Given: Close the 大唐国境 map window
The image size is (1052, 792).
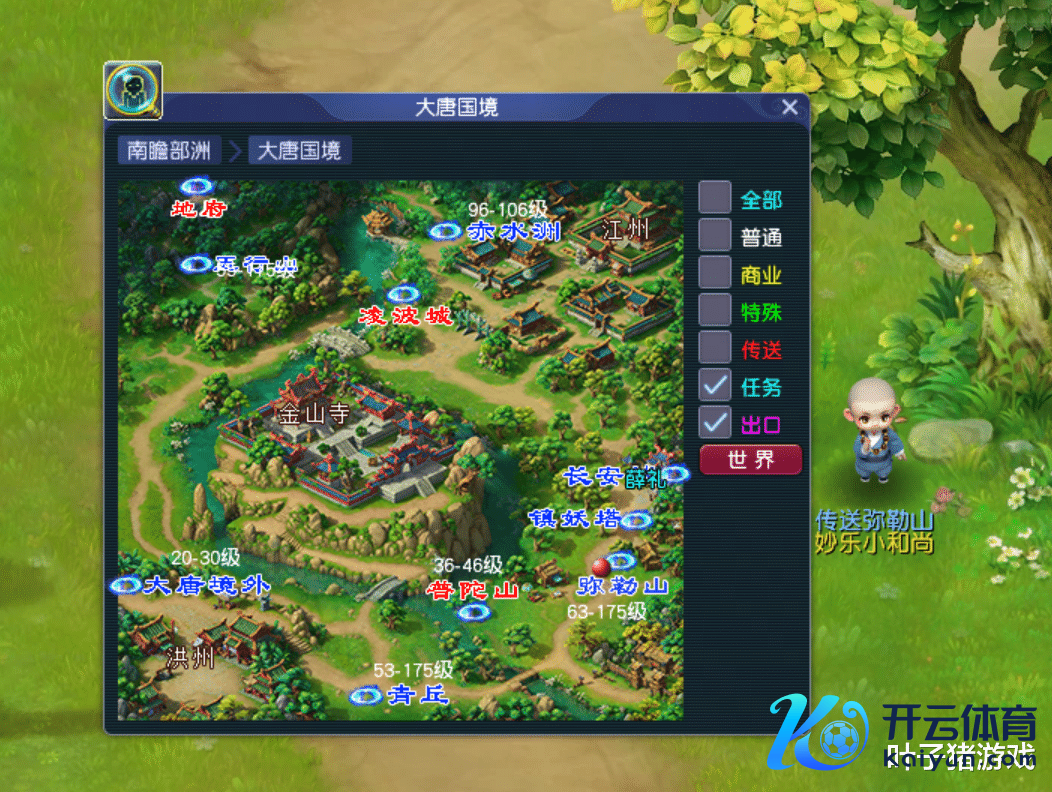Looking at the screenshot, I should click(789, 108).
